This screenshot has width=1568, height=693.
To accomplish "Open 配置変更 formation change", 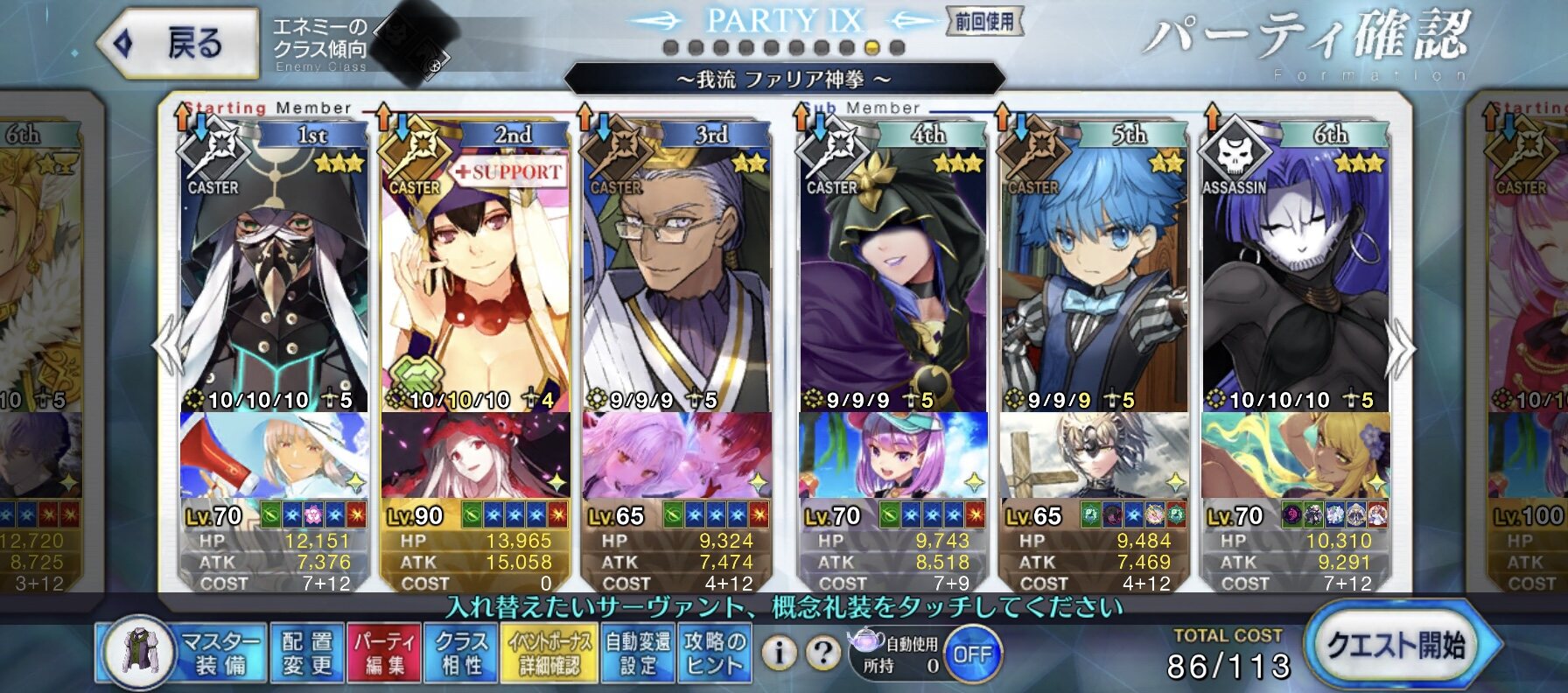I will pyautogui.click(x=307, y=654).
